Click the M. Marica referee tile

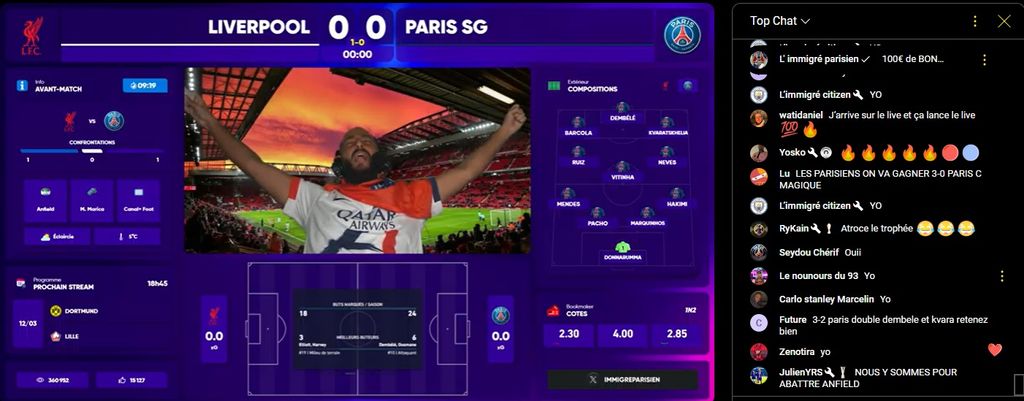[x=92, y=200]
